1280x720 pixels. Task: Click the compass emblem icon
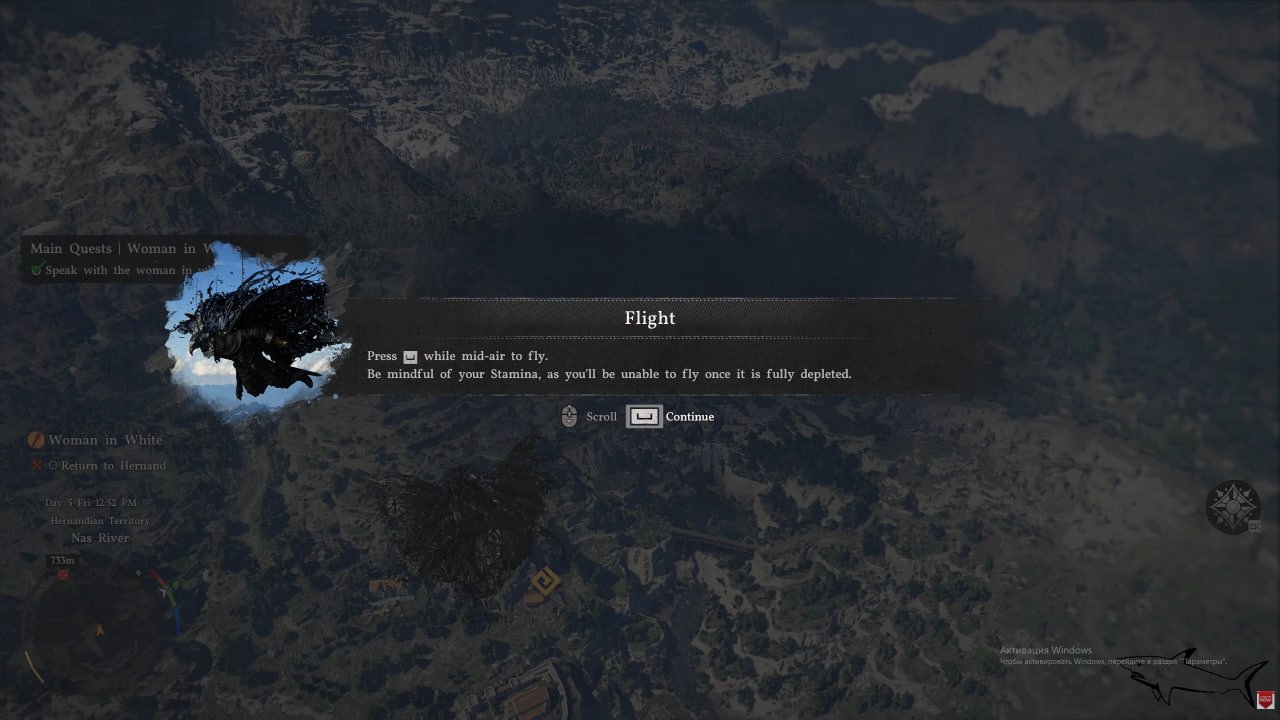tap(1232, 507)
